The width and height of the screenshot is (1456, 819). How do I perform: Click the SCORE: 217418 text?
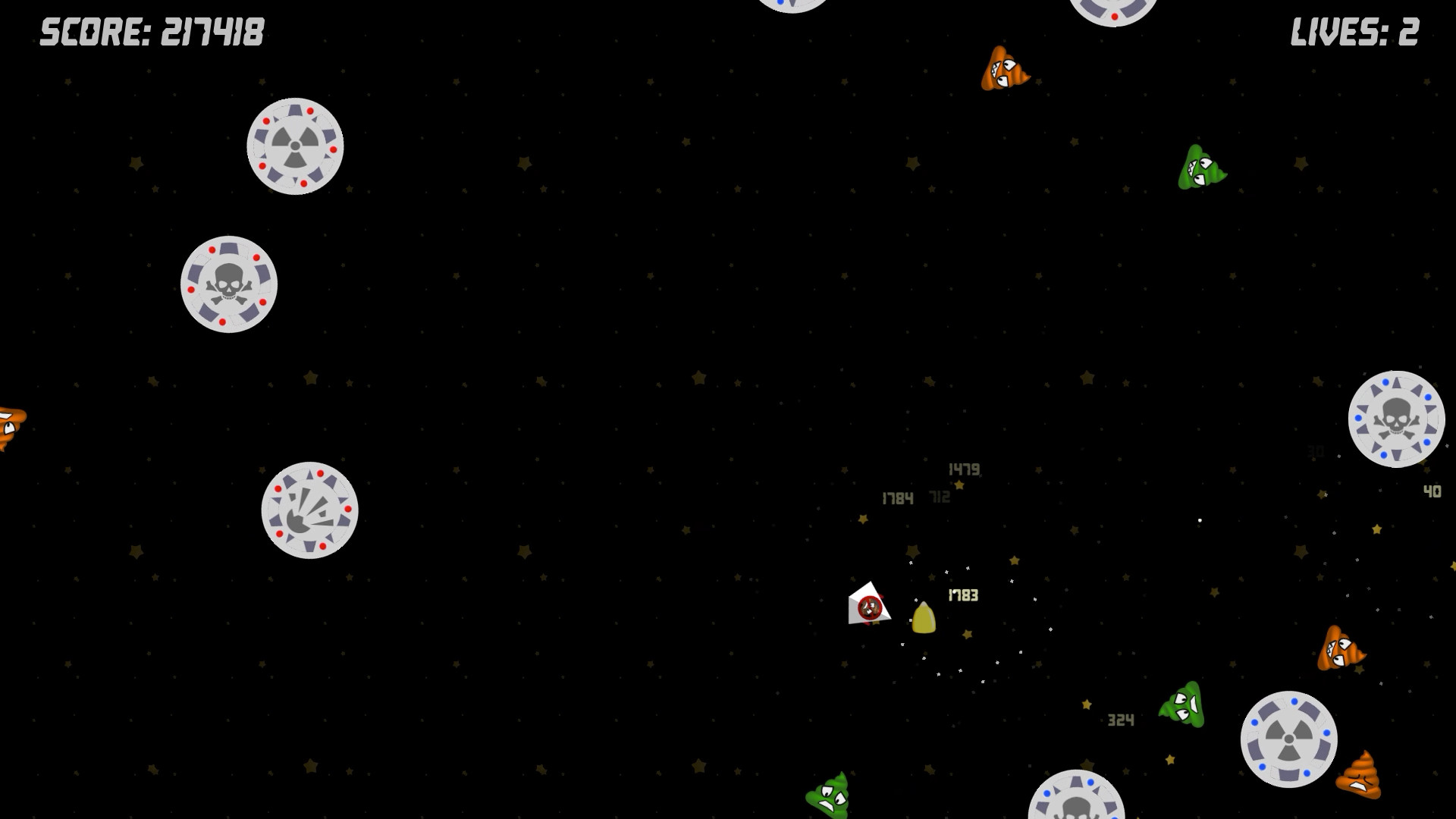coord(150,33)
